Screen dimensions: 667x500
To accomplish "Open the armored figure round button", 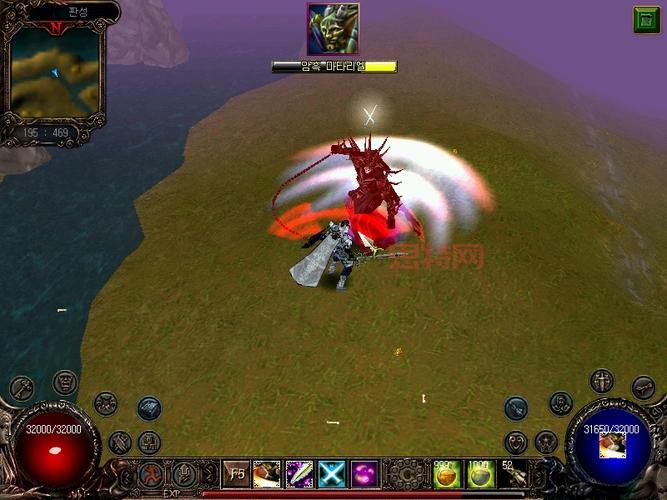I will pos(602,380).
